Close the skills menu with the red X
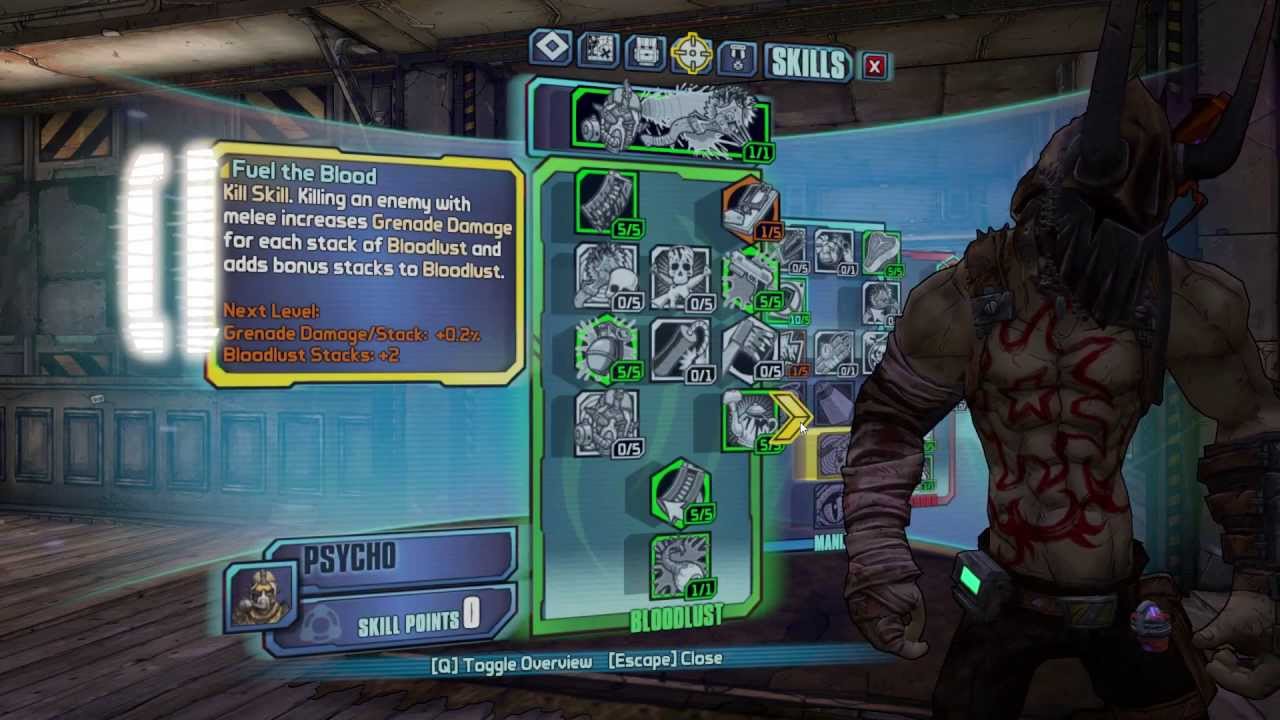Image resolution: width=1280 pixels, height=720 pixels. click(874, 66)
